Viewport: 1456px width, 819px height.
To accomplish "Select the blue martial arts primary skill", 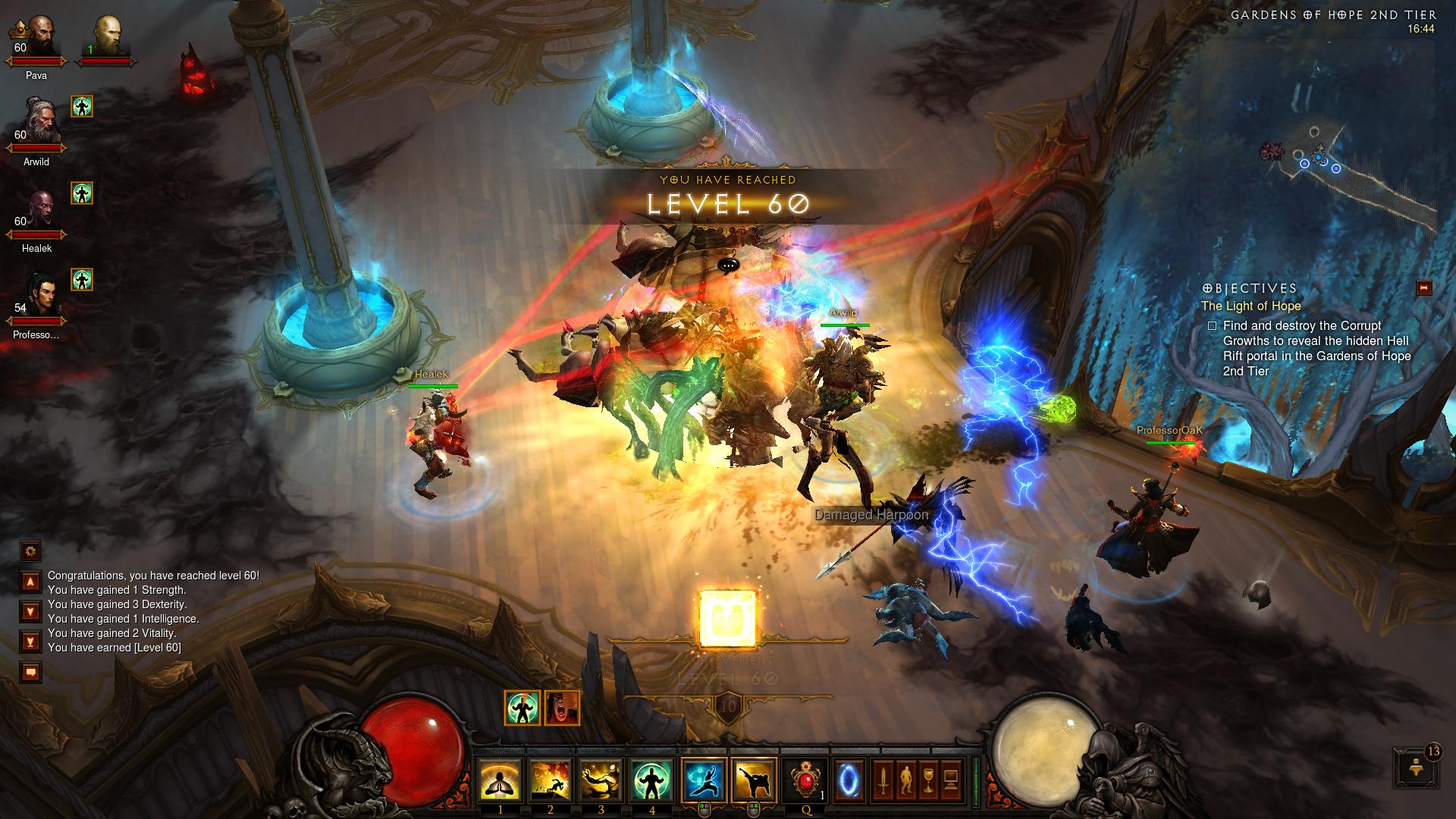I will coord(704,780).
